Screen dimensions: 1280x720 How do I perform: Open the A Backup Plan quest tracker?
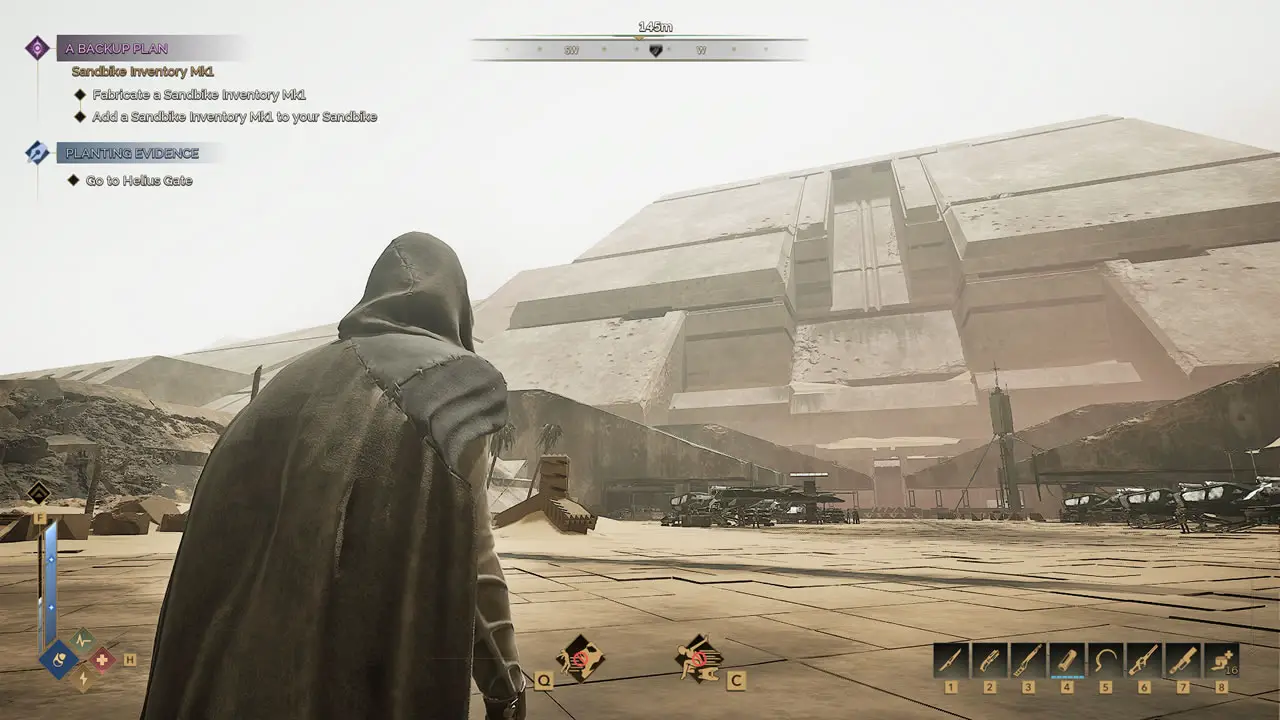click(113, 48)
